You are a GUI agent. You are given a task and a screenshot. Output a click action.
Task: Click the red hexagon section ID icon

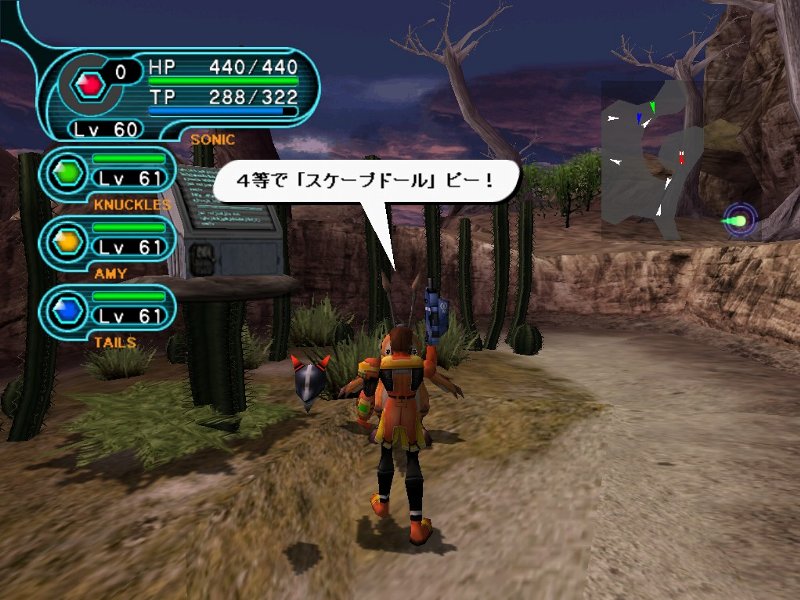pyautogui.click(x=91, y=85)
